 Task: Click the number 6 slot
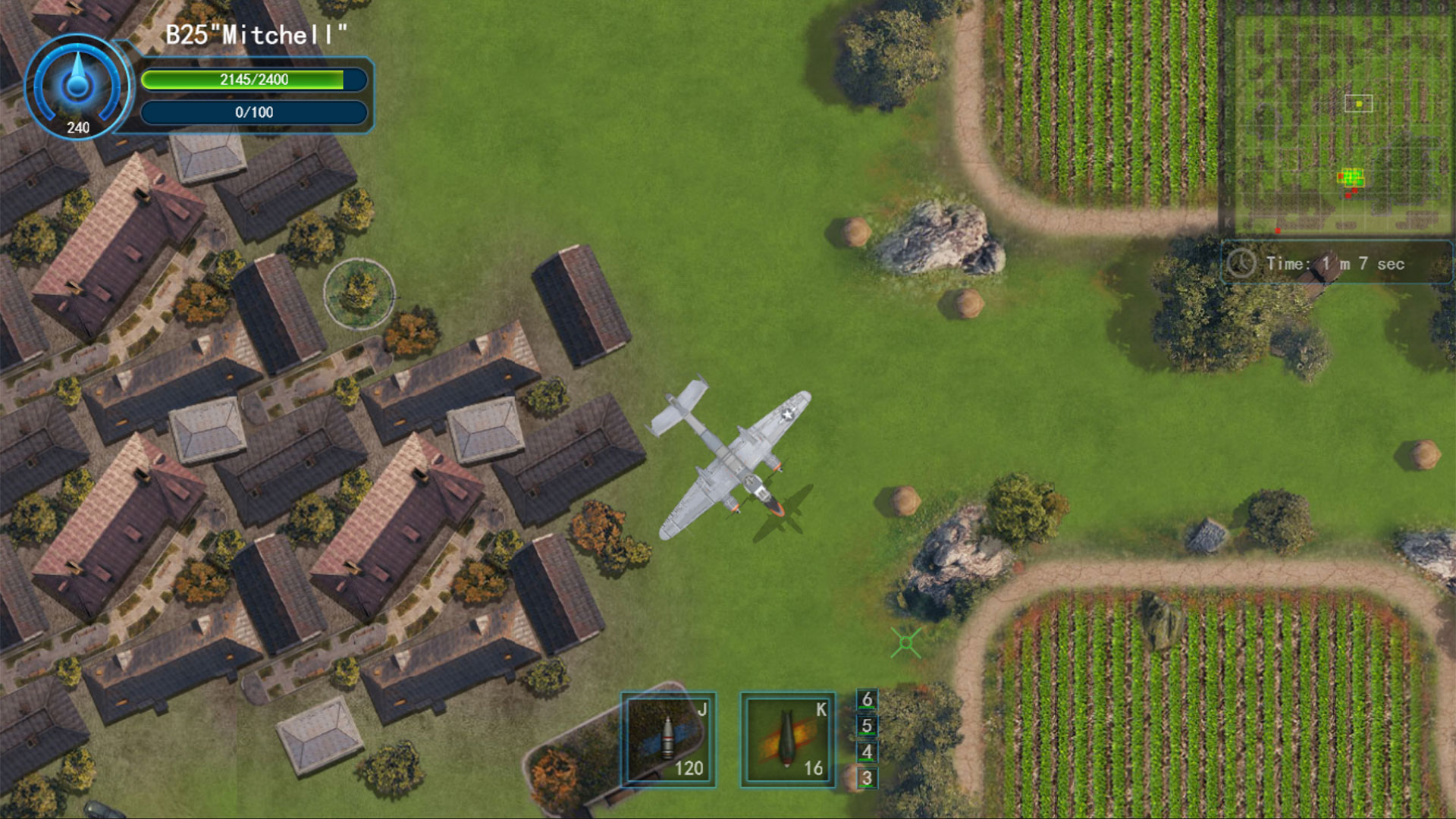click(x=867, y=699)
